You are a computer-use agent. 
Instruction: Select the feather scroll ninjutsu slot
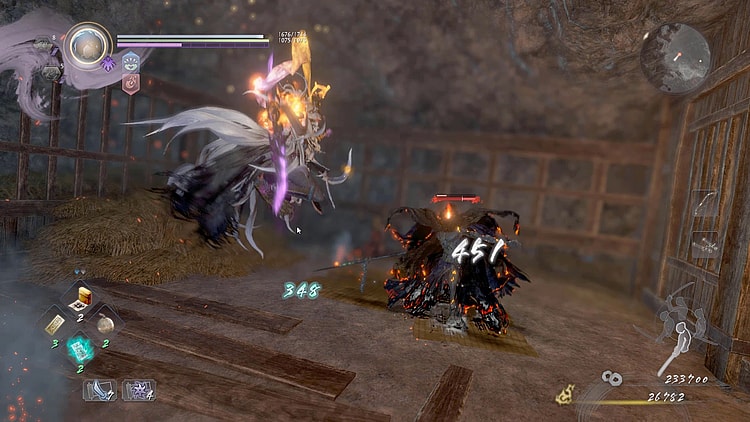(98, 389)
